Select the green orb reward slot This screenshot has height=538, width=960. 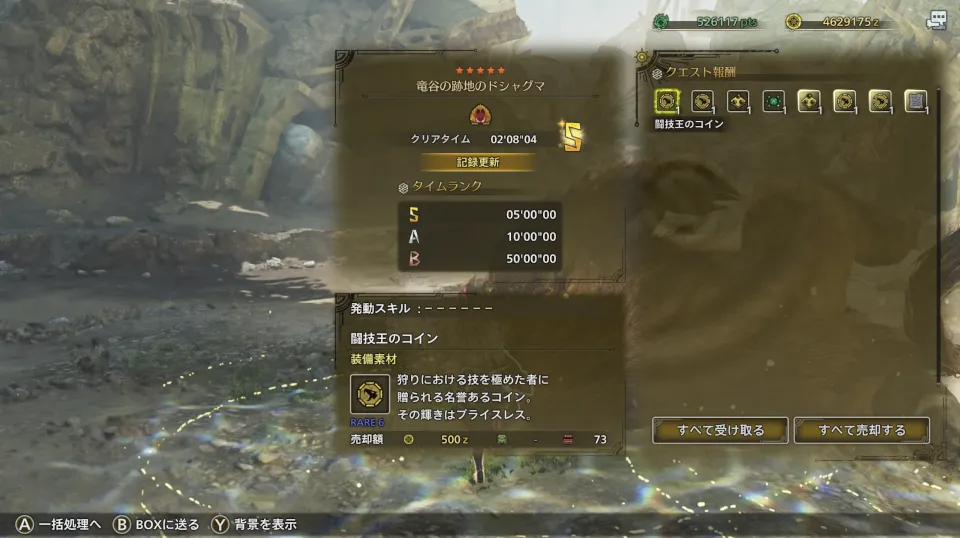(x=773, y=101)
